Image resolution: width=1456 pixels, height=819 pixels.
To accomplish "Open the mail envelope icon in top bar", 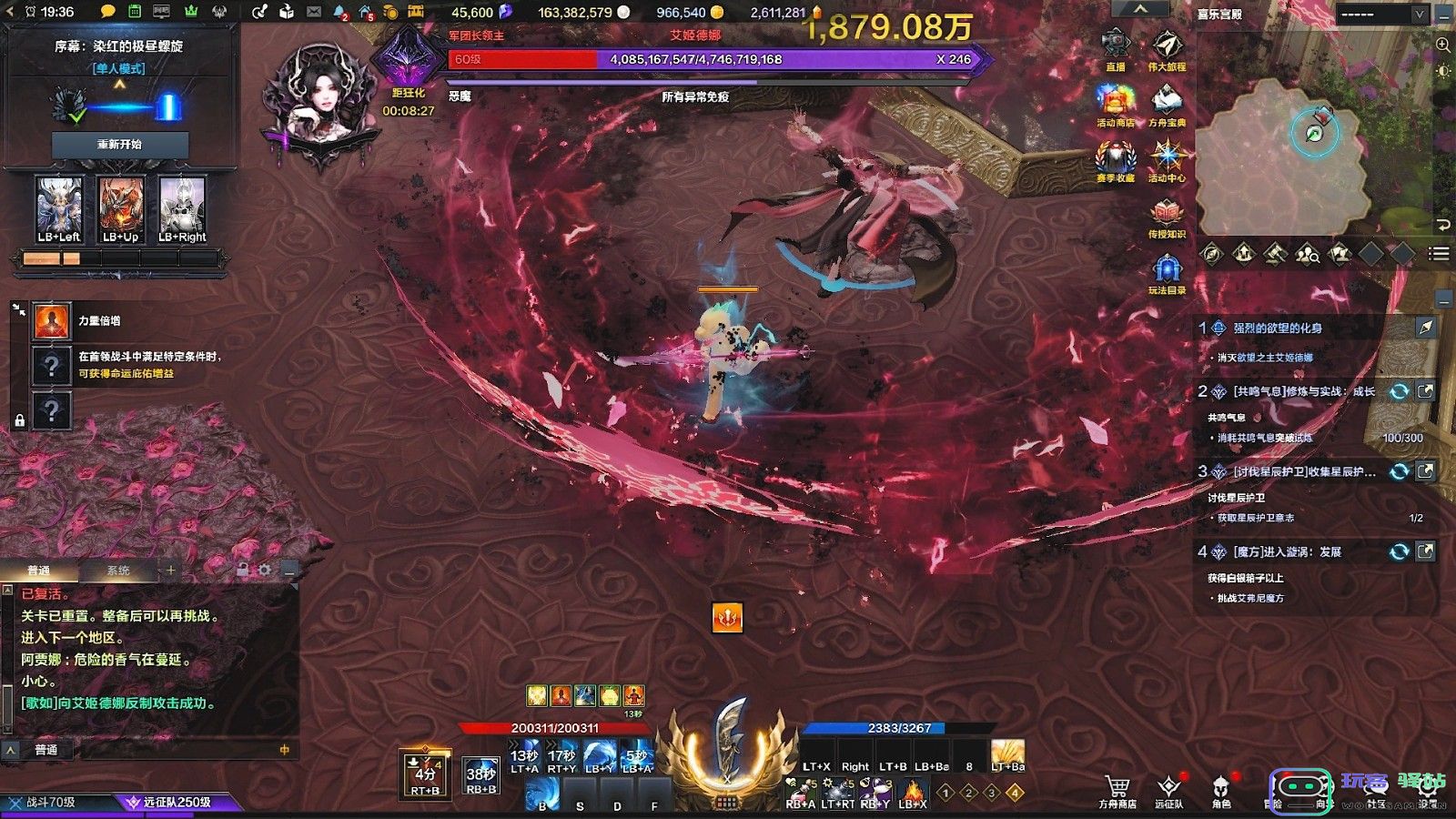I will pyautogui.click(x=314, y=12).
